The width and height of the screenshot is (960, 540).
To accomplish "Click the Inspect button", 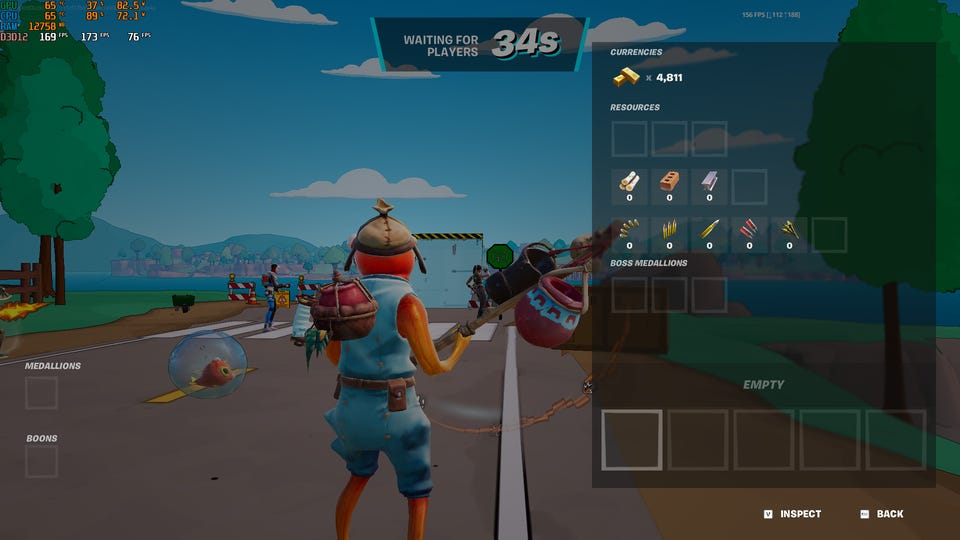I will coord(792,514).
